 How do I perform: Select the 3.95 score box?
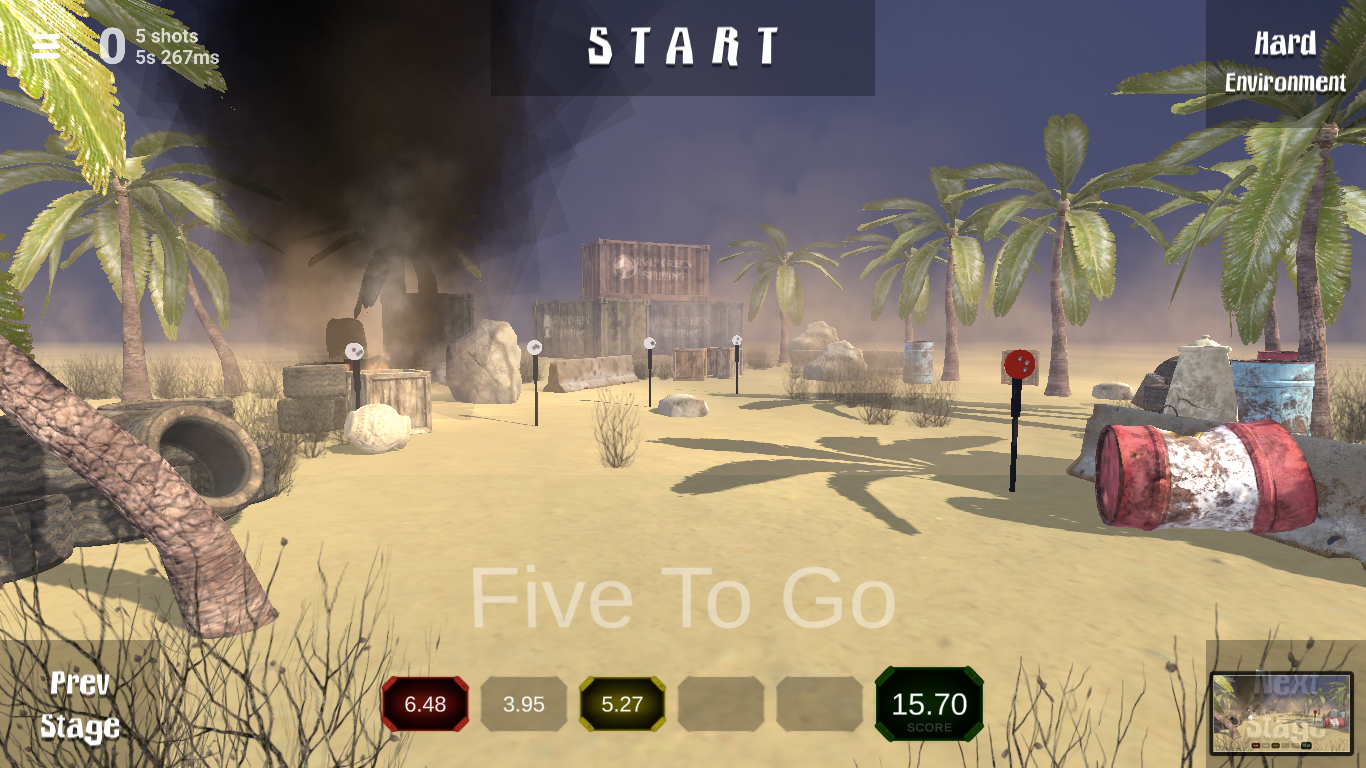(524, 704)
